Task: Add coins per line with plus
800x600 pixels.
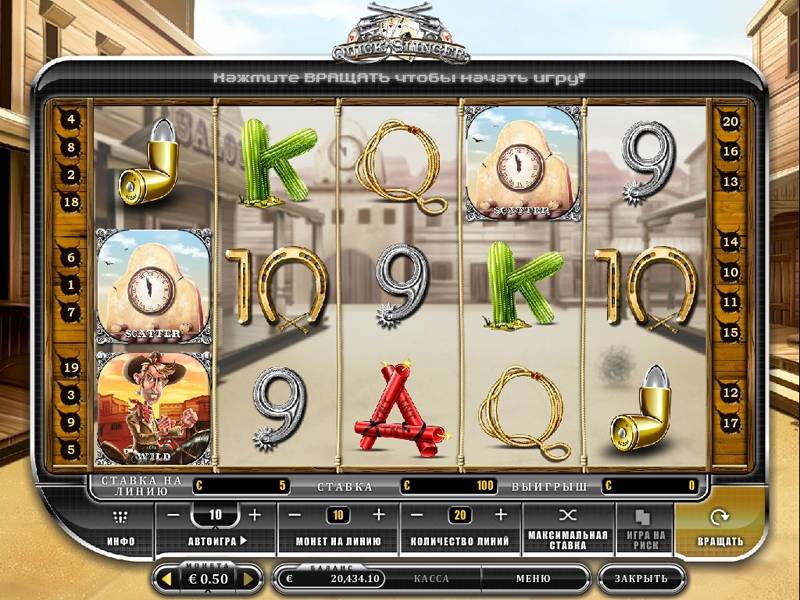Action: pos(378,515)
